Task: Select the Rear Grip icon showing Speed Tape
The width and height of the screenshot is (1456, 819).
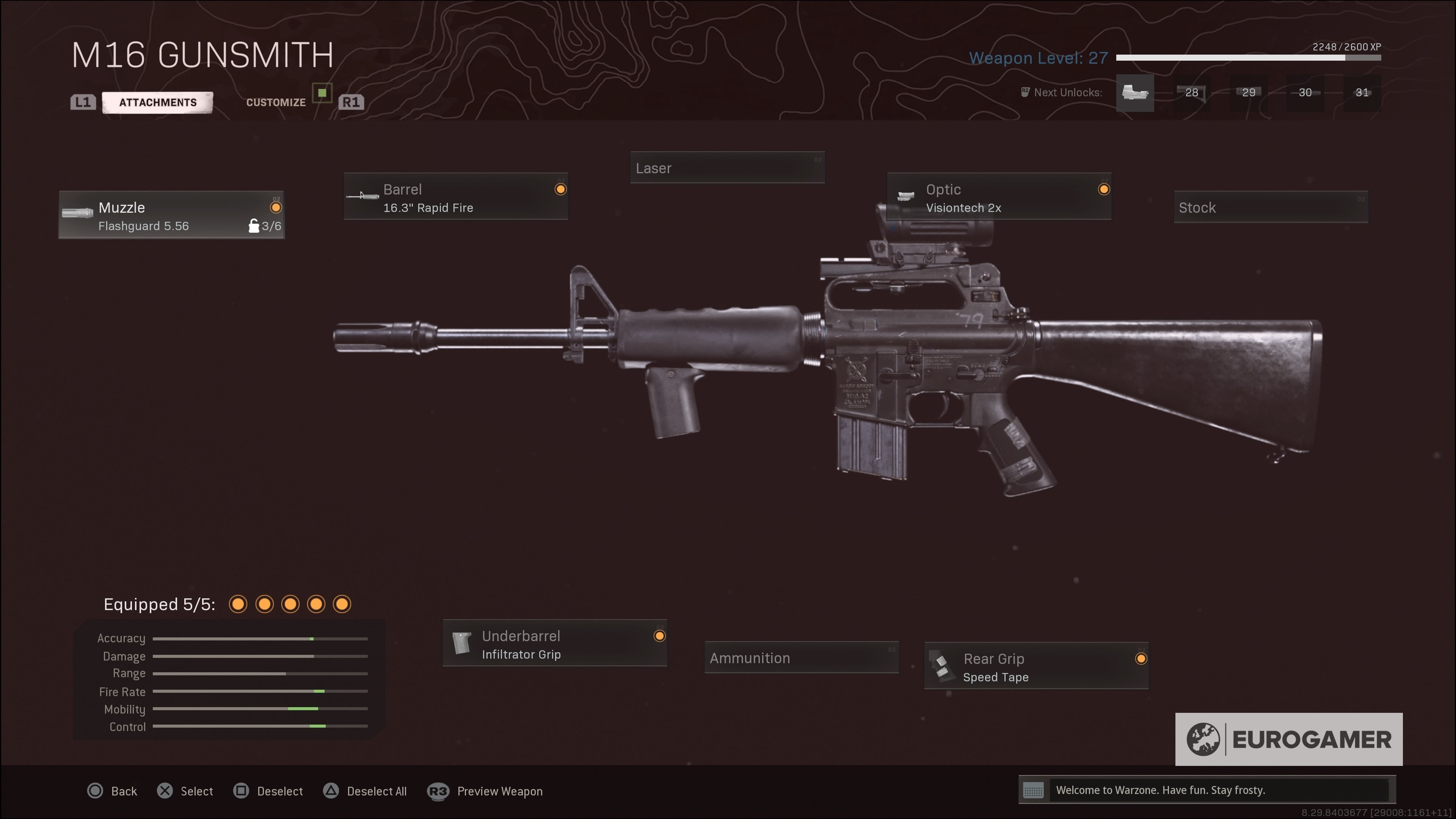Action: (943, 667)
